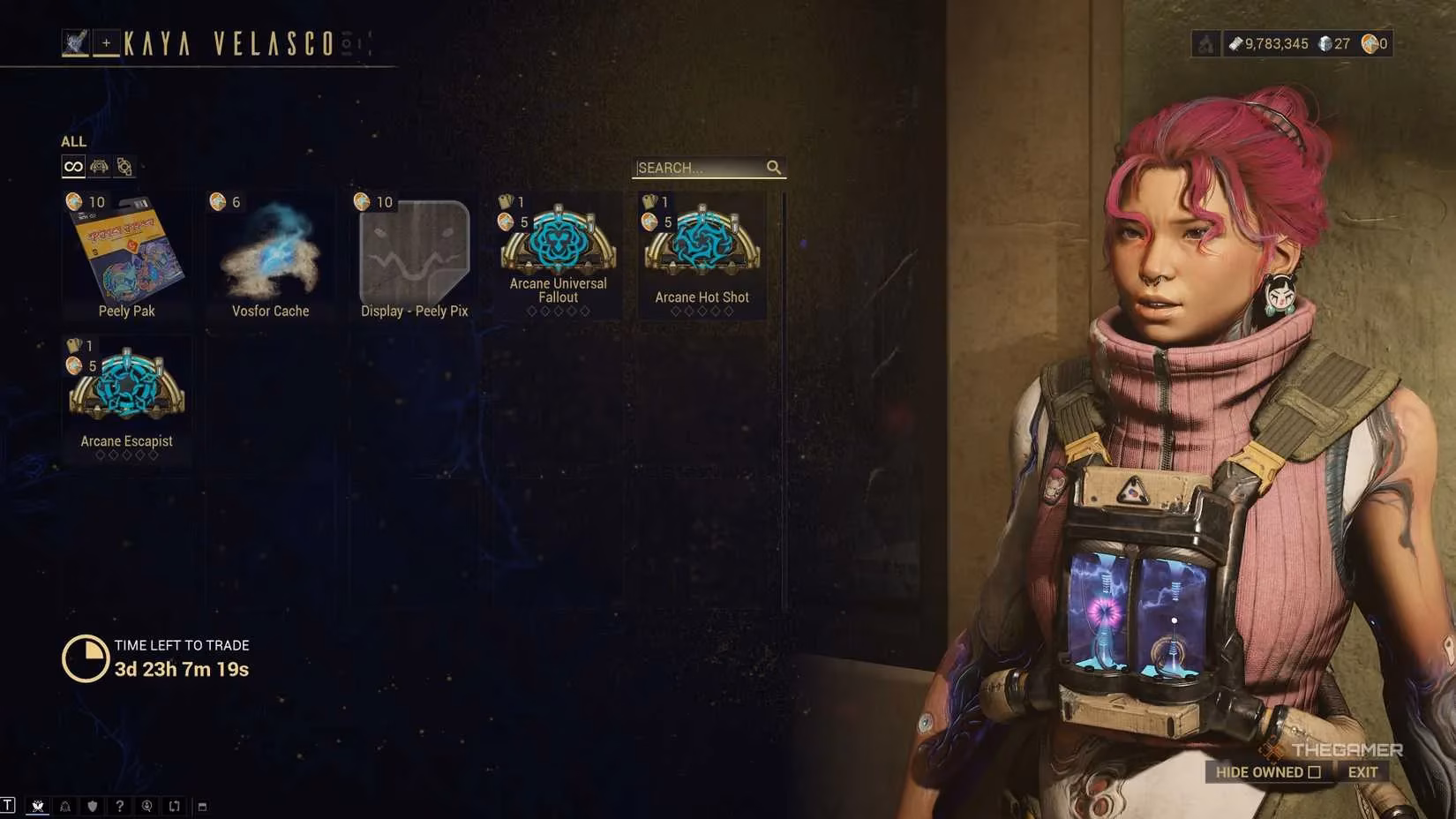
Task: Pick the Display - Peely Pix item
Action: (x=414, y=255)
